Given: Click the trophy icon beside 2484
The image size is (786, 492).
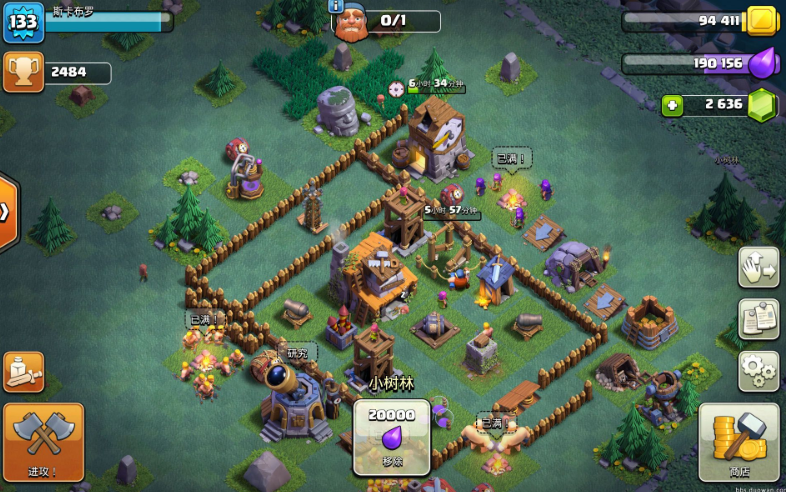Looking at the screenshot, I should (x=23, y=72).
